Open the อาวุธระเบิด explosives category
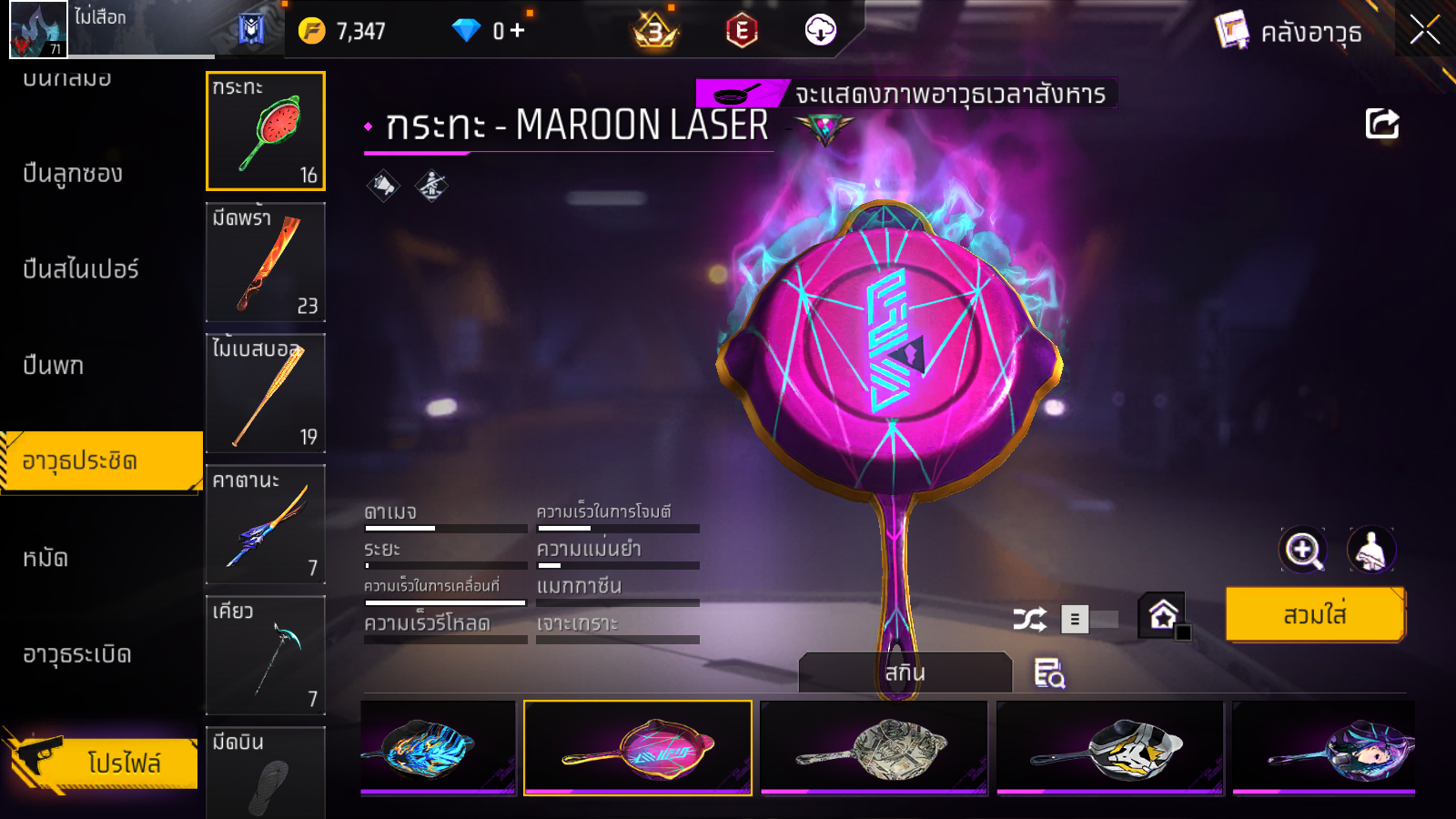This screenshot has width=1456, height=819. (x=77, y=654)
